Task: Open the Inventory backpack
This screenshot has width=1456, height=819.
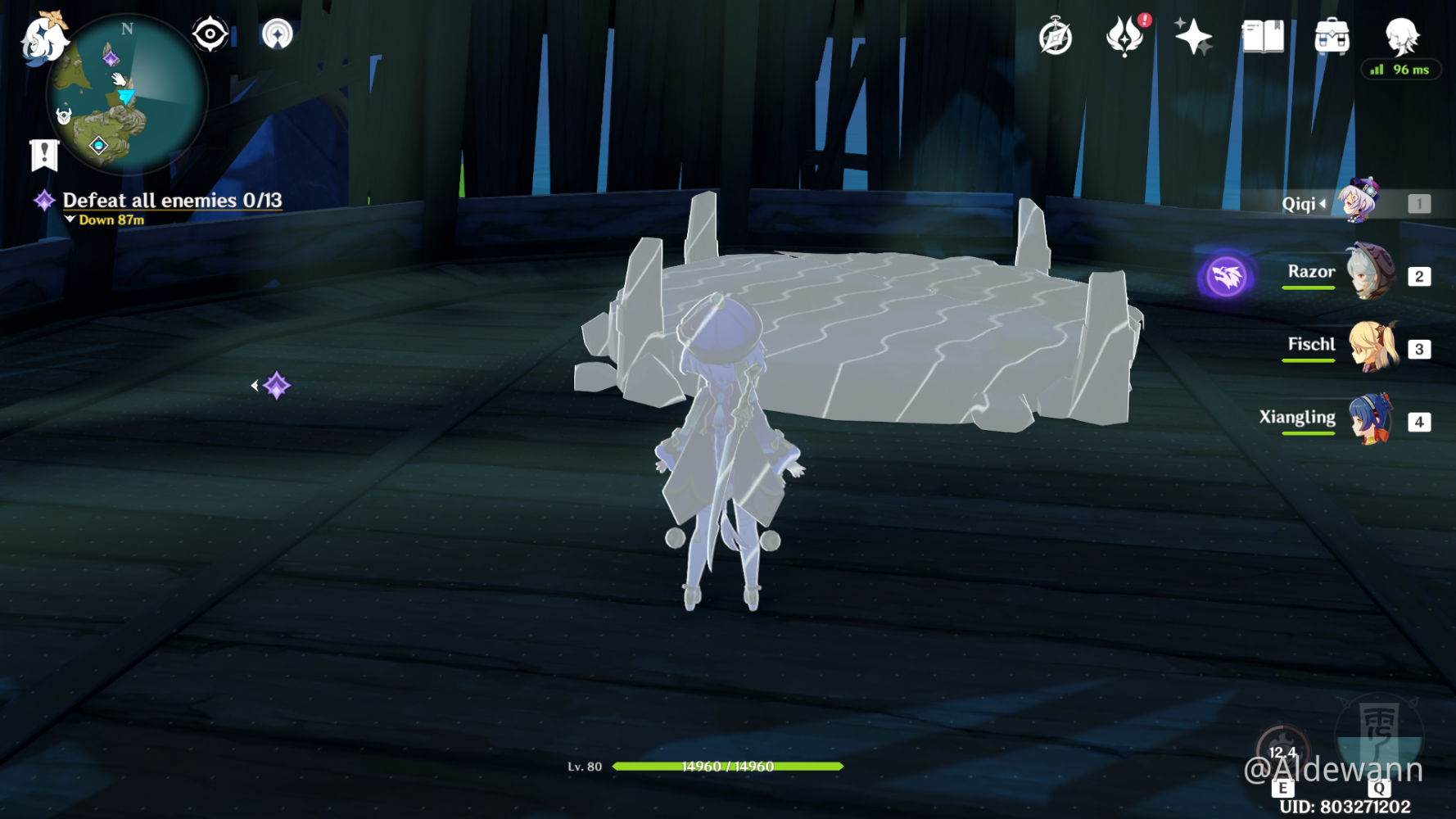Action: [x=1332, y=37]
